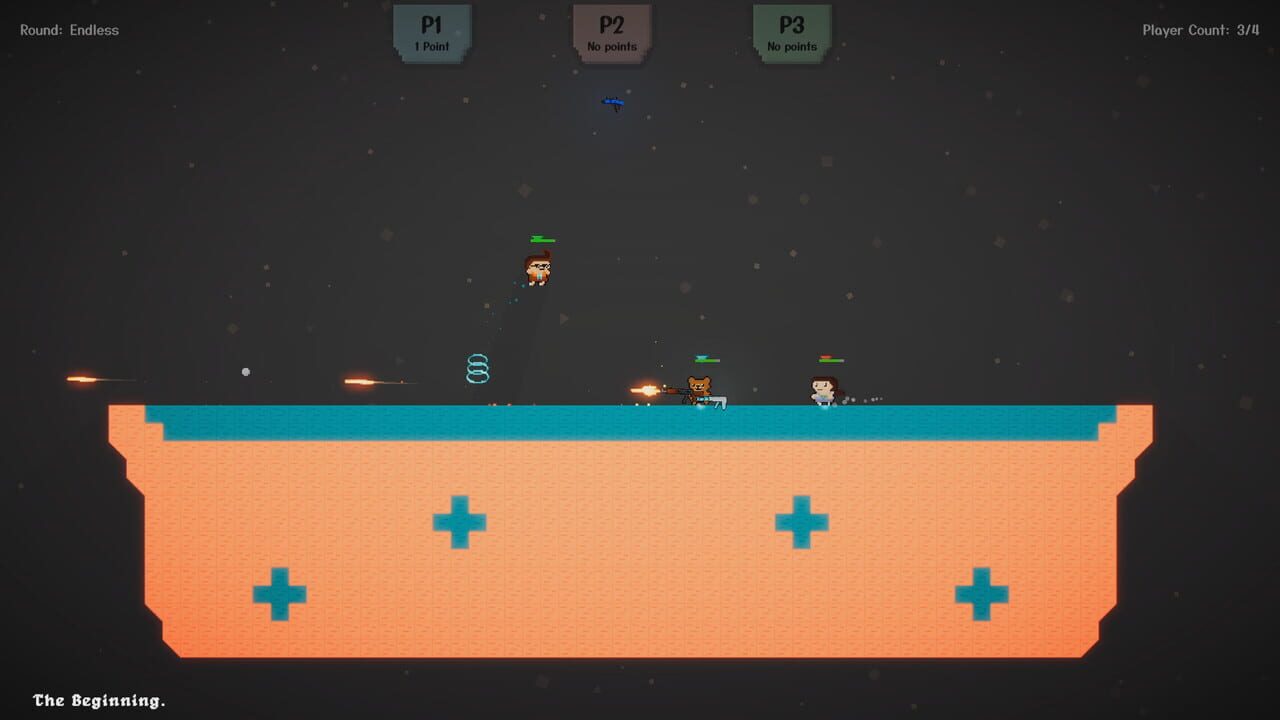This screenshot has width=1280, height=720.
Task: Click the long-haired character on the right
Action: pyautogui.click(x=822, y=388)
